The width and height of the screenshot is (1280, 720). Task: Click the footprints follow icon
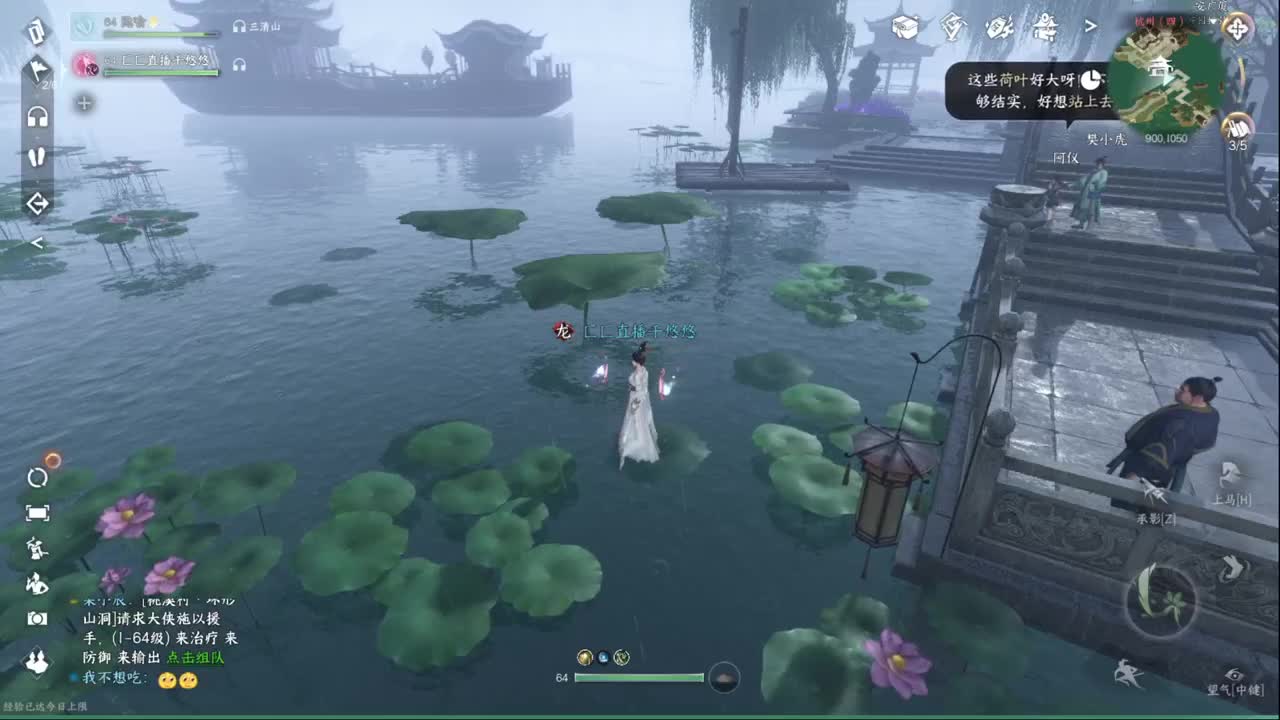tap(37, 157)
